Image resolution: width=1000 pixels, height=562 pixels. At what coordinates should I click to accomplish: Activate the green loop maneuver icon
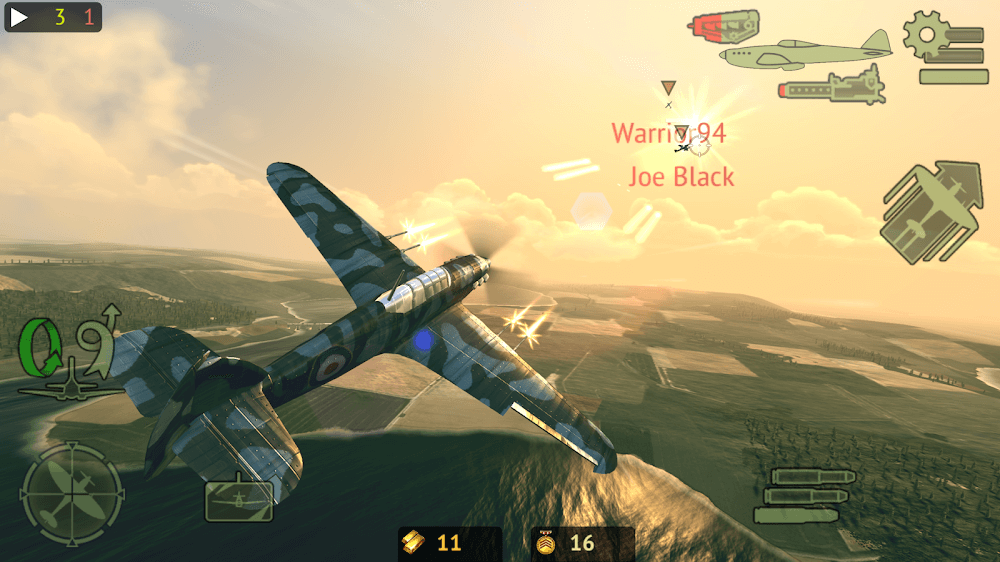(x=70, y=350)
